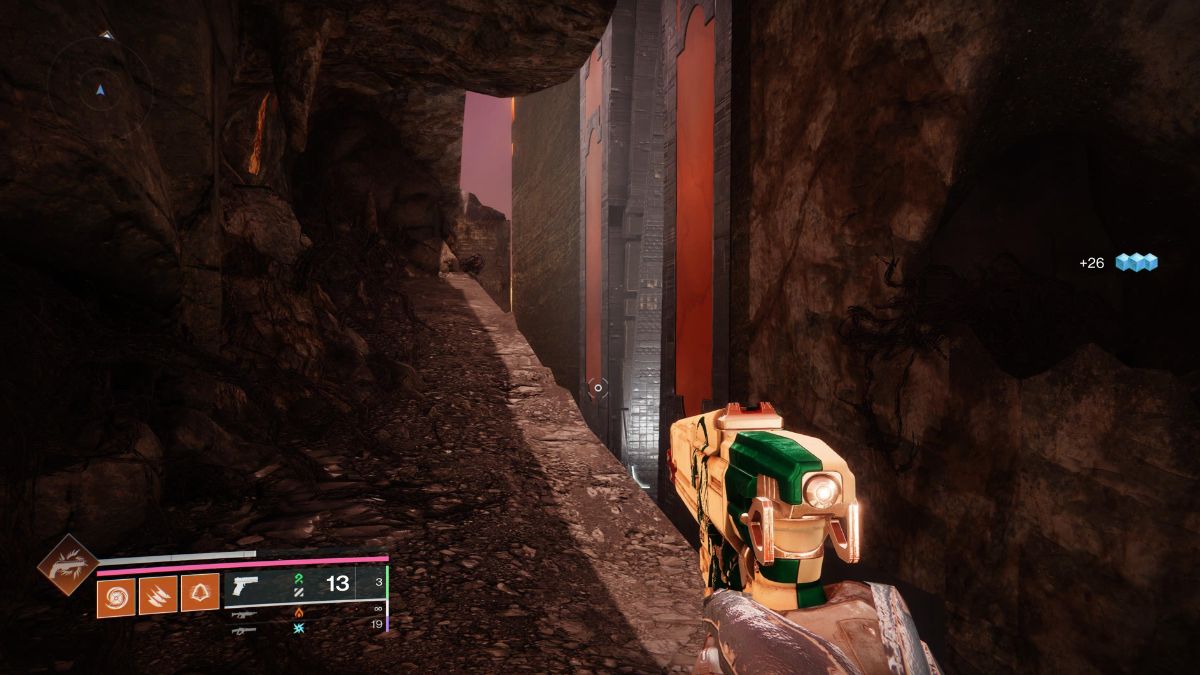Activate the diamond-shaped Super ability icon
The height and width of the screenshot is (675, 1200).
67,565
